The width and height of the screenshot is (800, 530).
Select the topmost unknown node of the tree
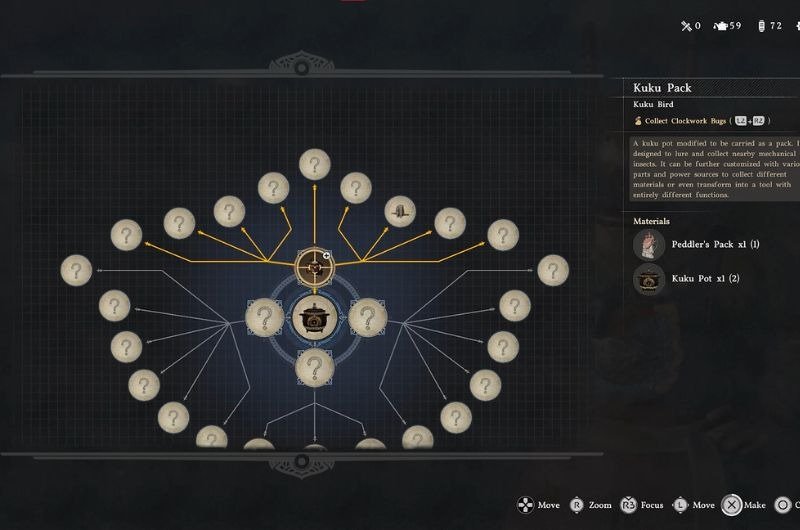click(315, 164)
